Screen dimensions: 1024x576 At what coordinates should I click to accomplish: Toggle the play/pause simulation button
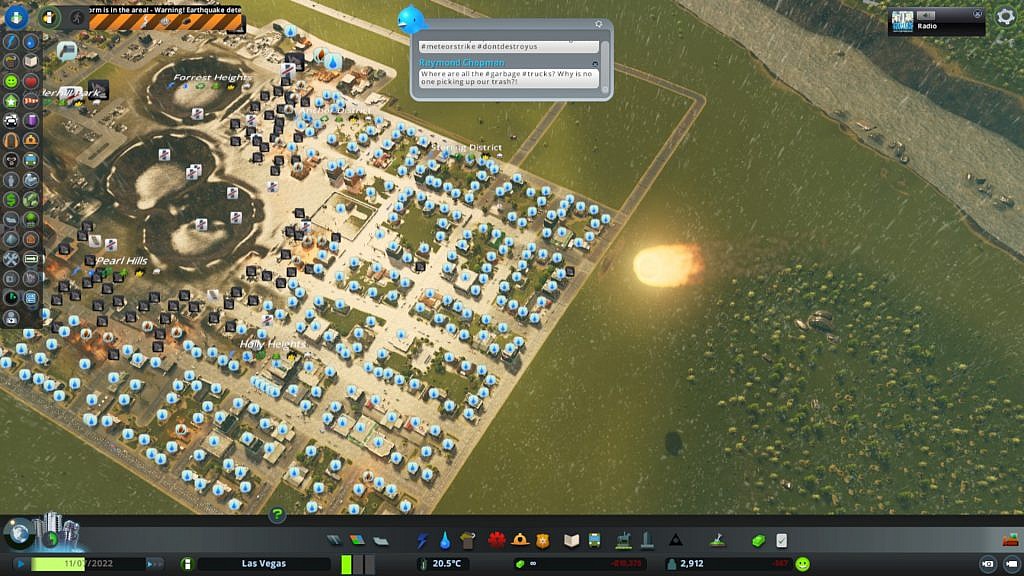pyautogui.click(x=19, y=564)
